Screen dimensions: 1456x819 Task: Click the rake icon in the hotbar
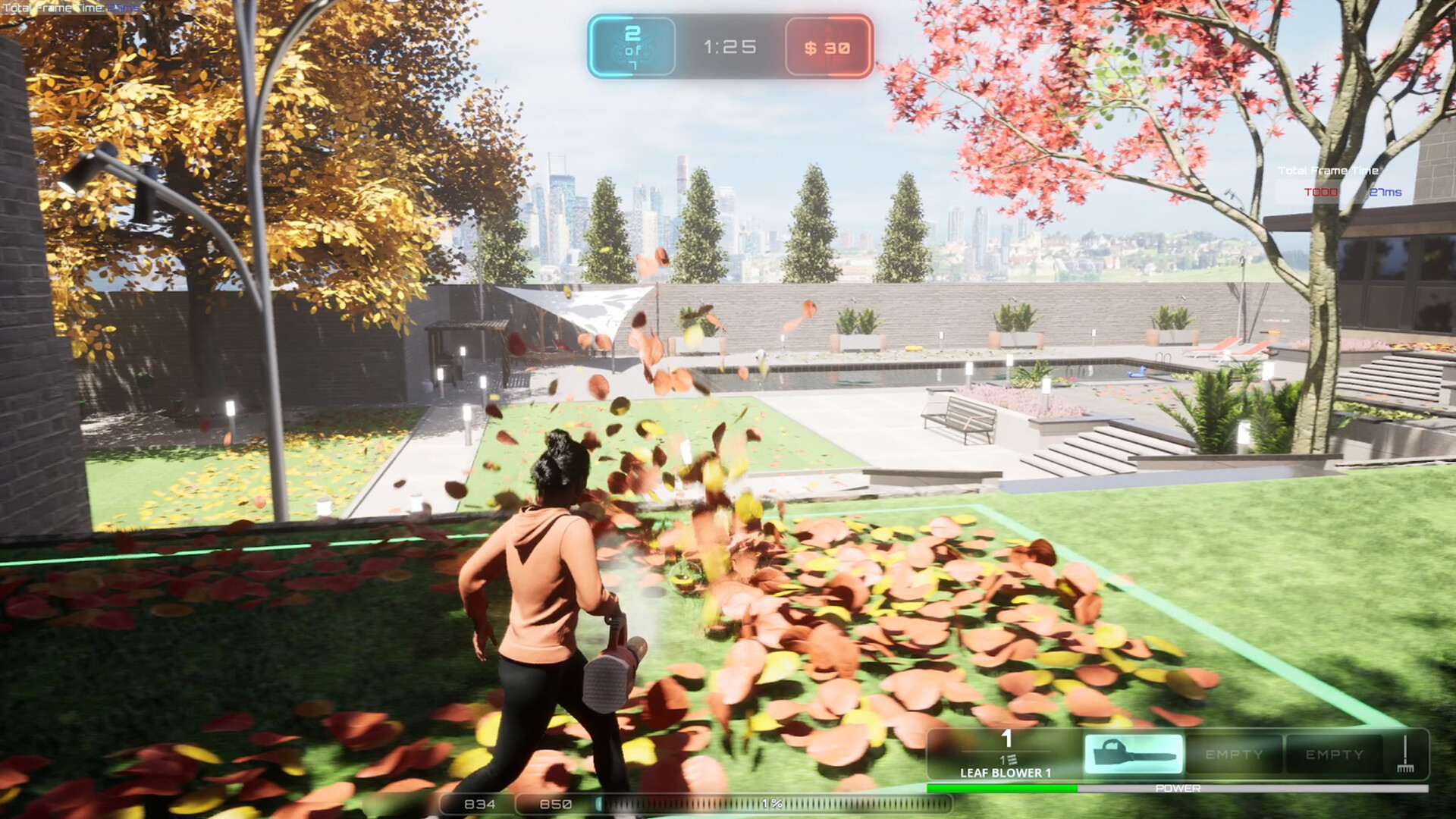[1407, 755]
